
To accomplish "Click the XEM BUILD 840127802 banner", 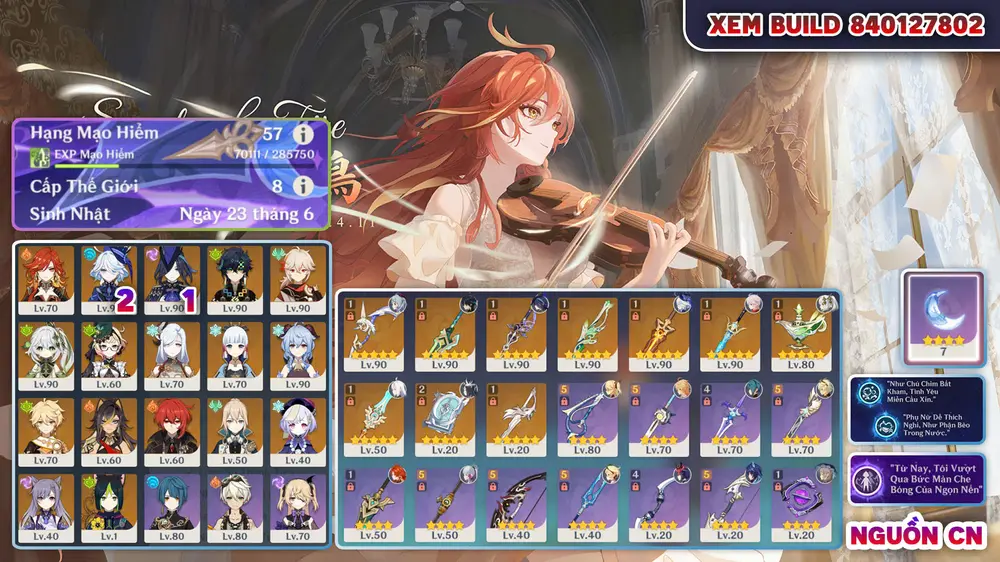I will click(x=845, y=25).
